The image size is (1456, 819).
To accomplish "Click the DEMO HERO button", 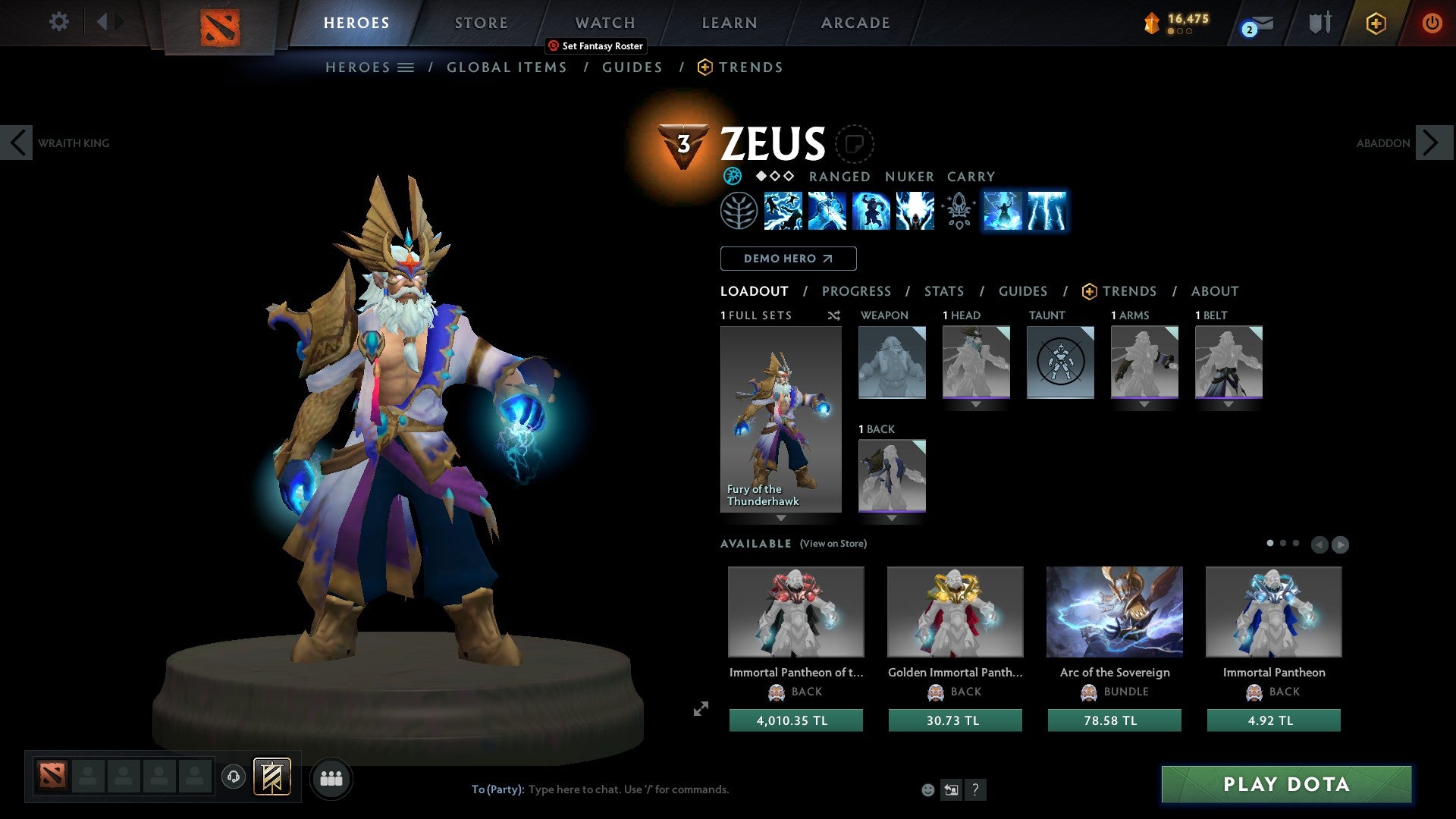I will point(788,259).
